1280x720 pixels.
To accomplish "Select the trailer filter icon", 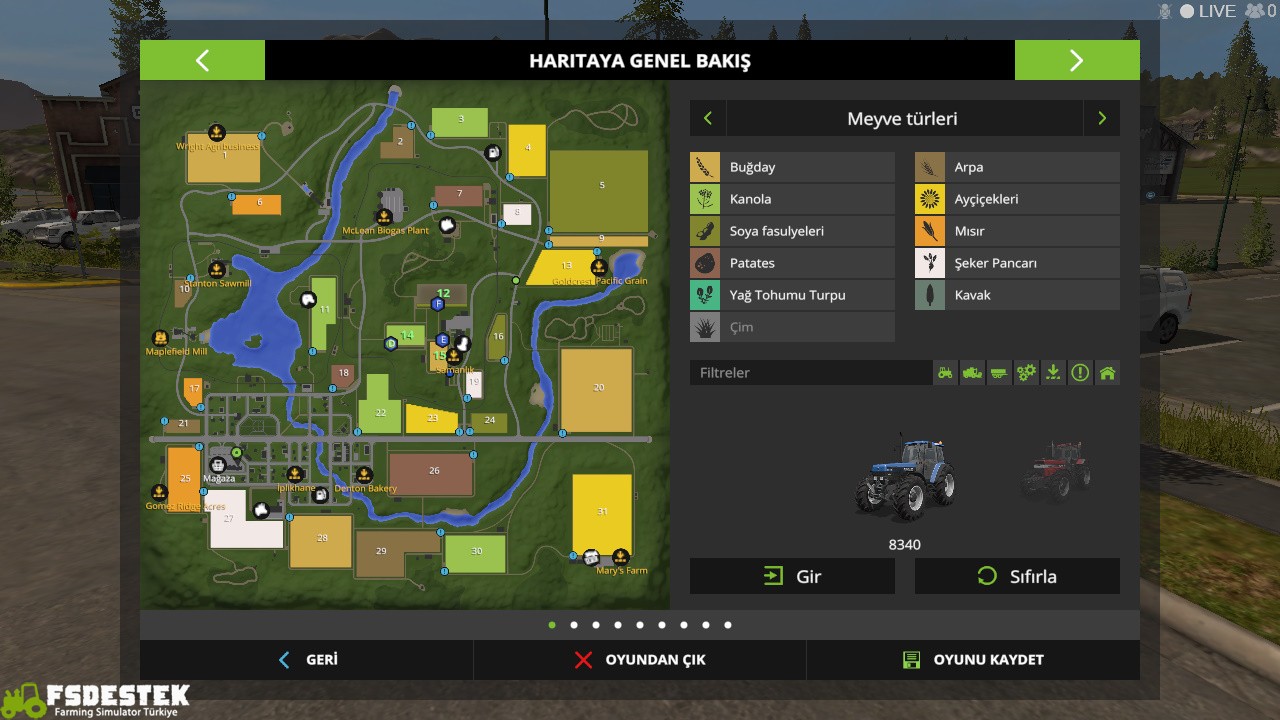I will [998, 372].
